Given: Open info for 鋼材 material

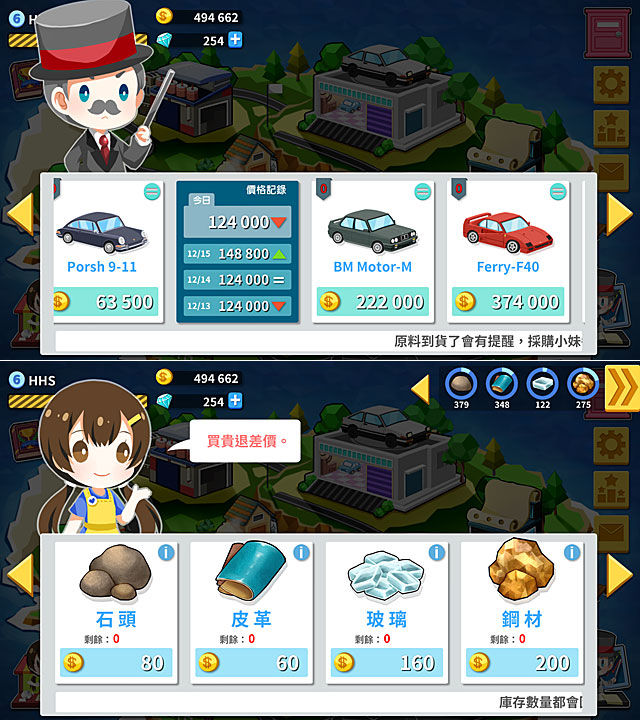Looking at the screenshot, I should pyautogui.click(x=572, y=553).
